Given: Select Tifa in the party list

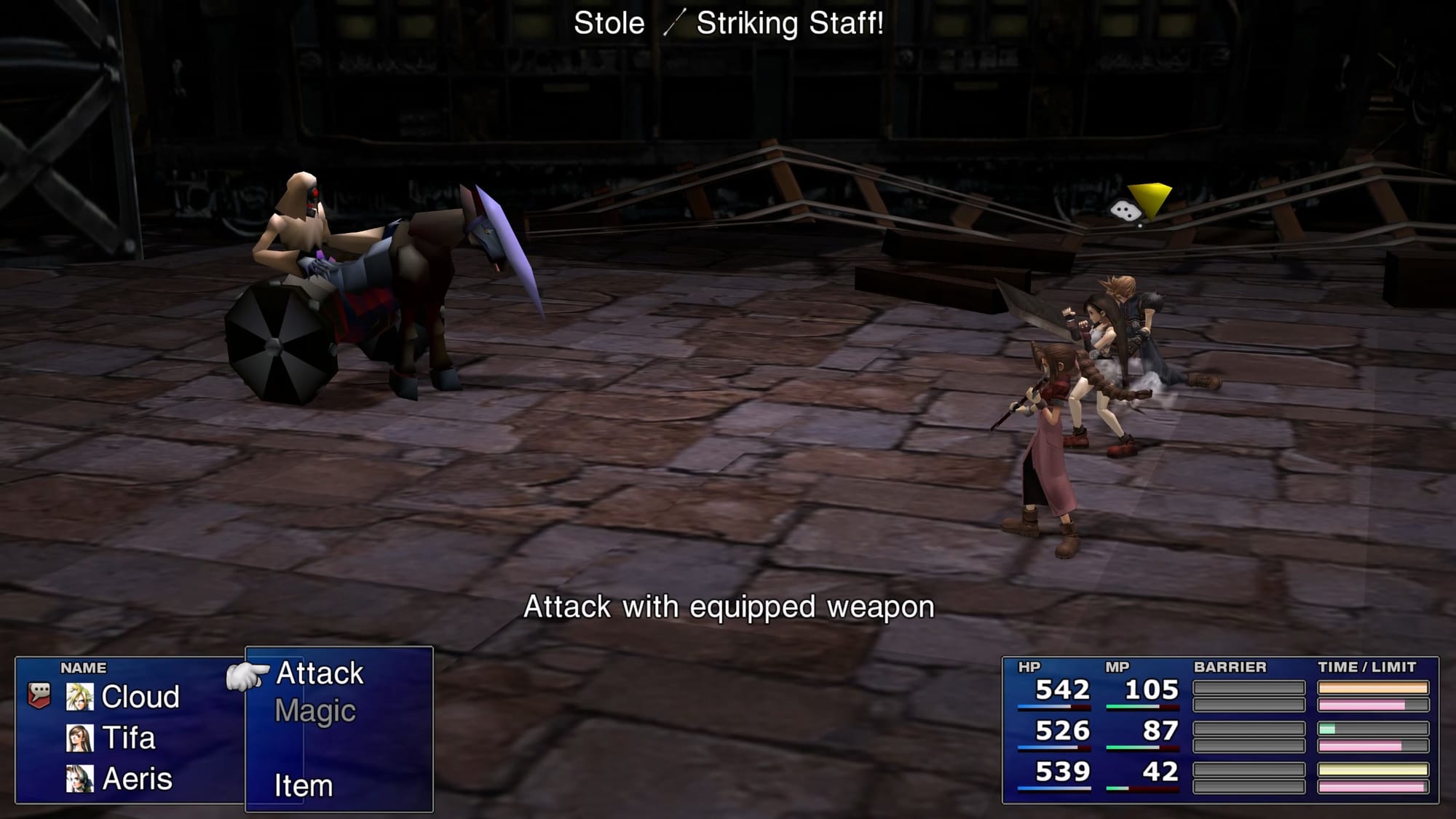Looking at the screenshot, I should coord(128,738).
